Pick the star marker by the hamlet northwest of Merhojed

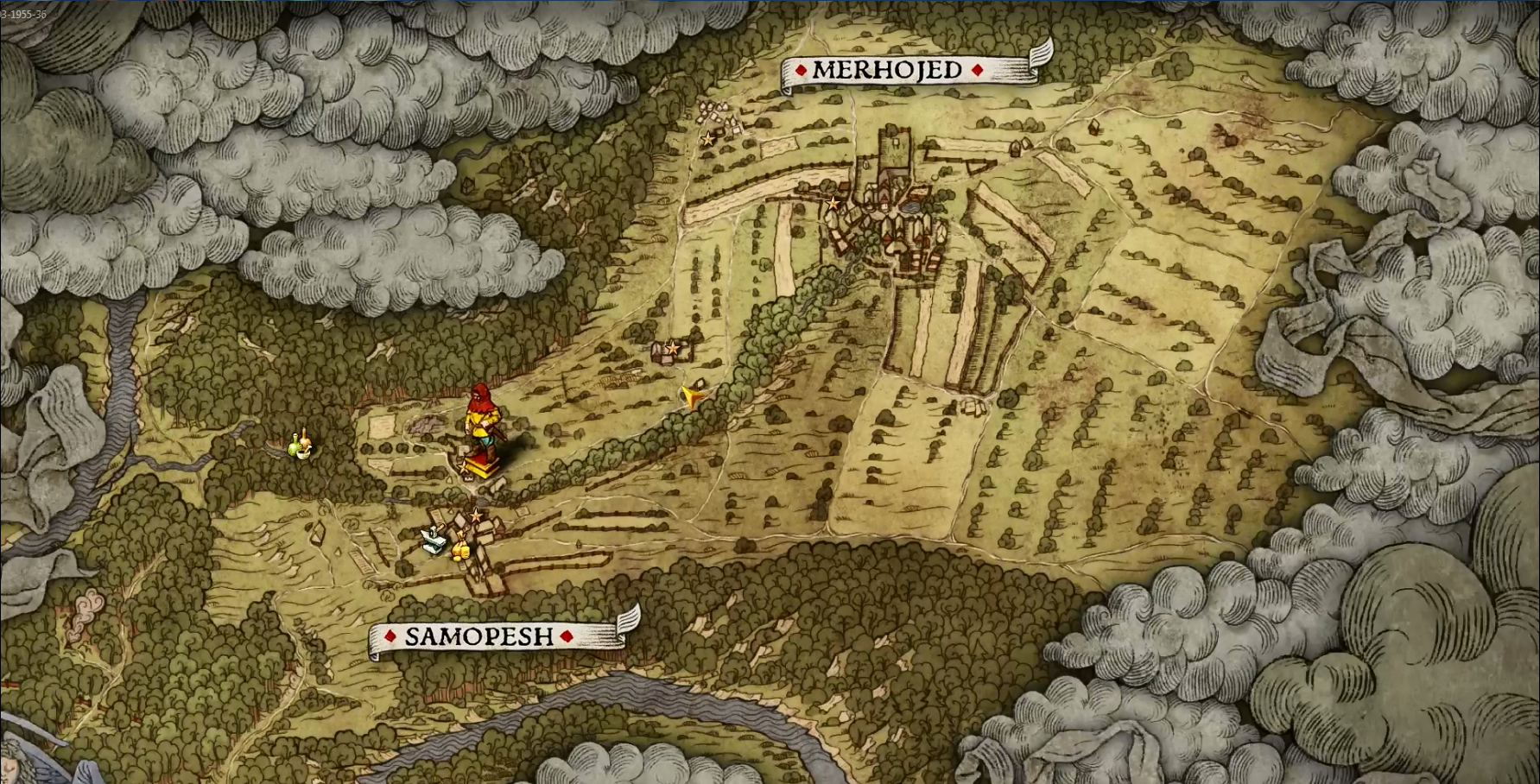708,138
